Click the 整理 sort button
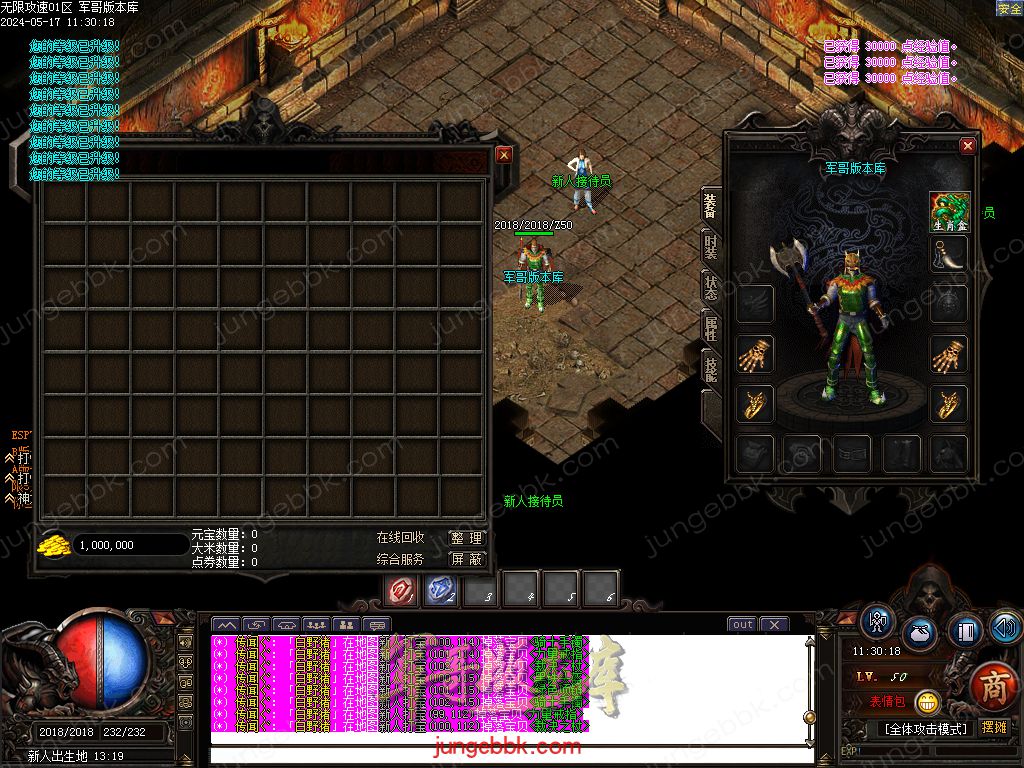The width and height of the screenshot is (1024, 768). pyautogui.click(x=467, y=538)
